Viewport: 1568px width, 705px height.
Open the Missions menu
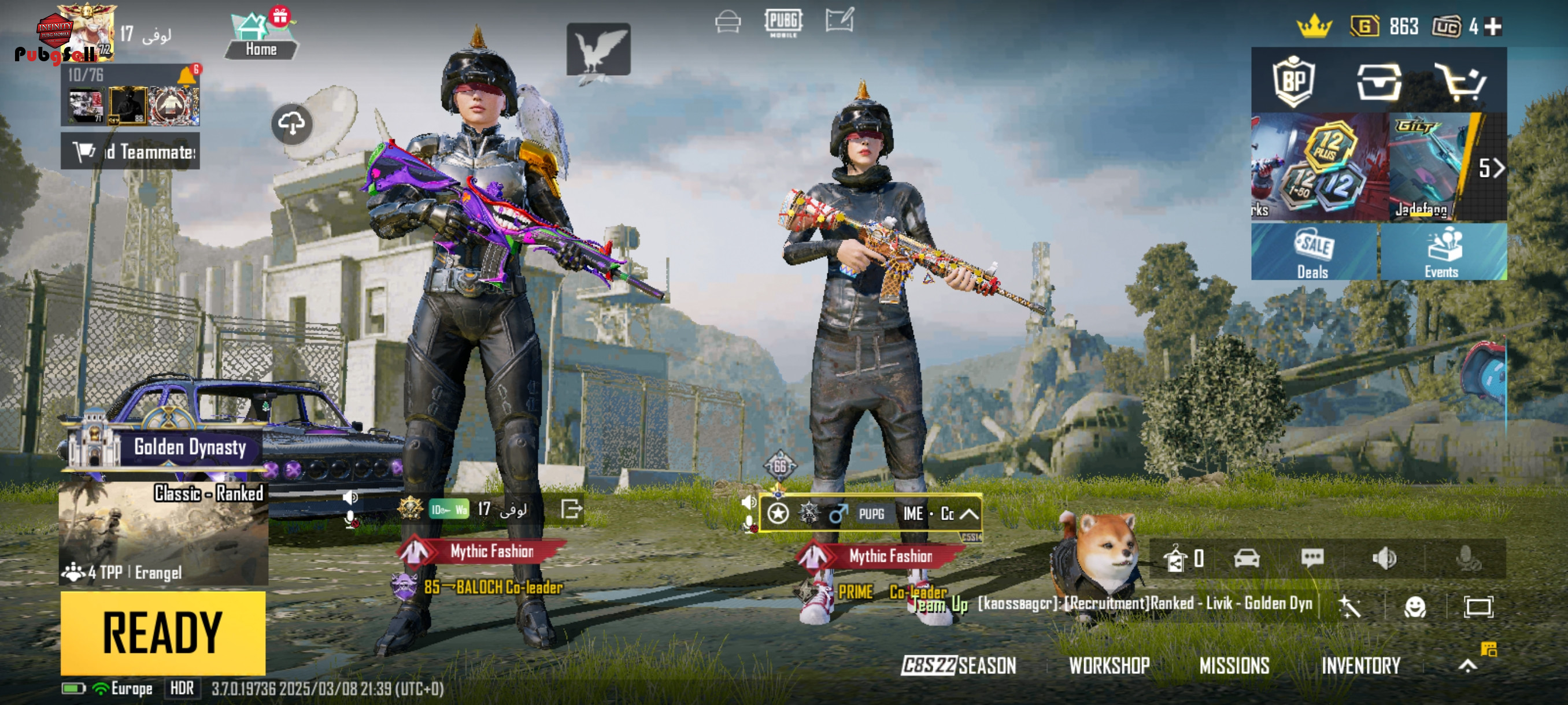[1234, 666]
